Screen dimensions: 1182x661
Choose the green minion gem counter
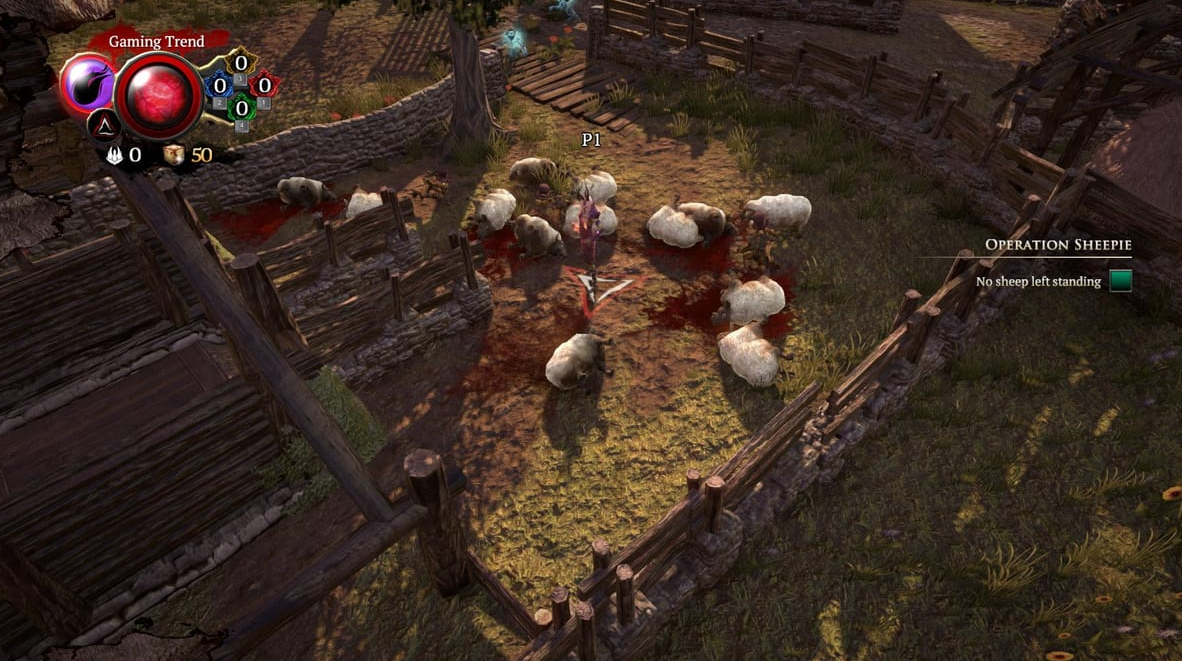tap(241, 108)
